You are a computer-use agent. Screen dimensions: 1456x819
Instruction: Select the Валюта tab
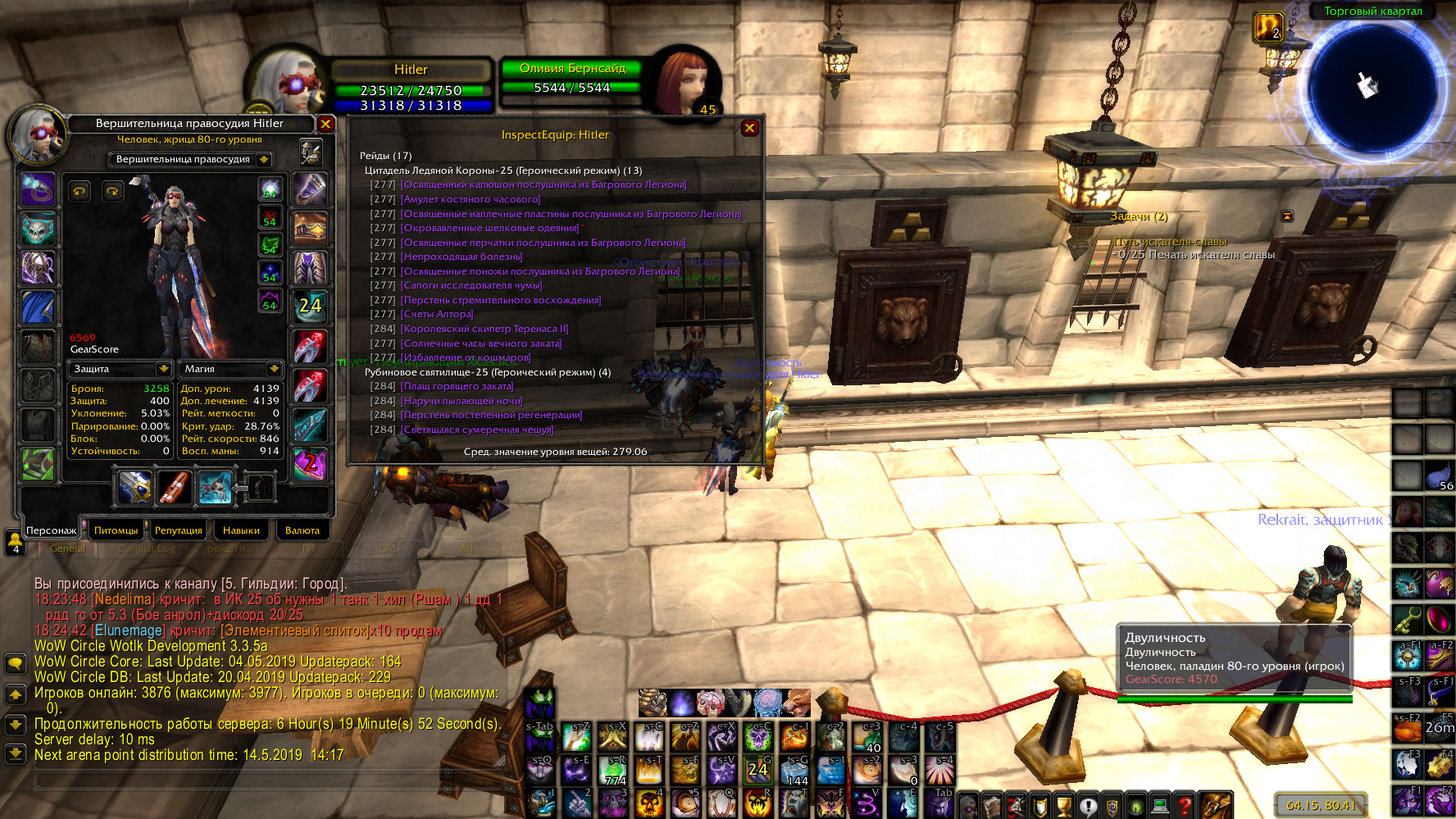pyautogui.click(x=303, y=530)
